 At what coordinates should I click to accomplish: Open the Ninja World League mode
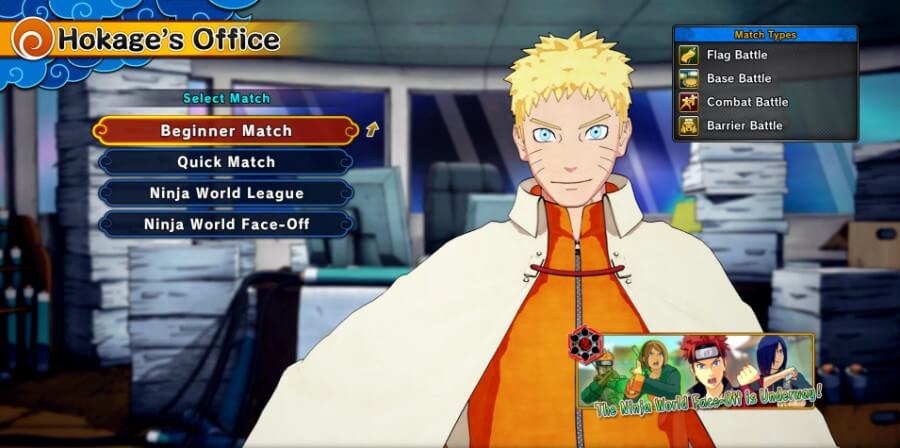(226, 193)
